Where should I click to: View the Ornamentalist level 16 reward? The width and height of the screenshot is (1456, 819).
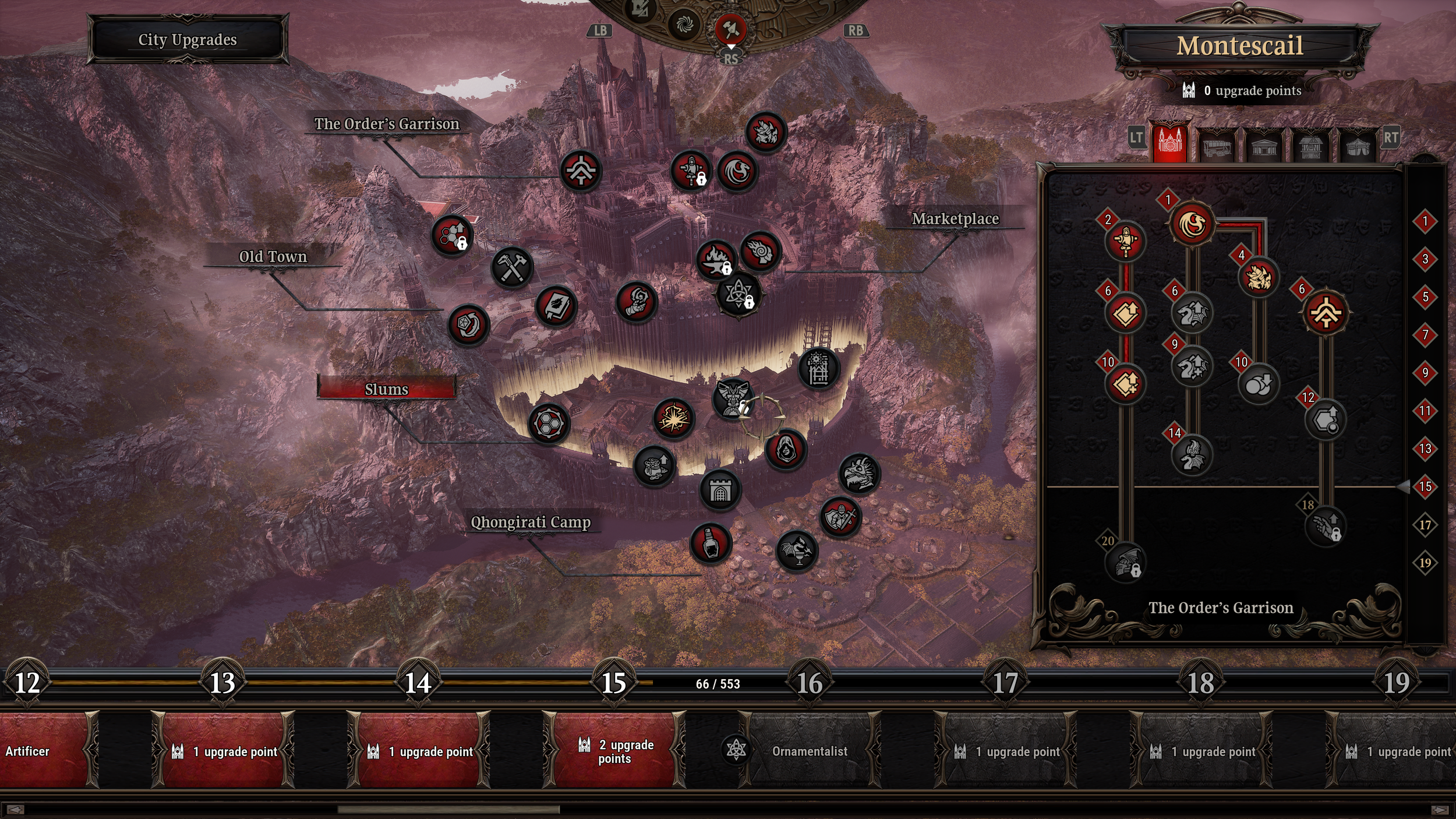[x=810, y=751]
